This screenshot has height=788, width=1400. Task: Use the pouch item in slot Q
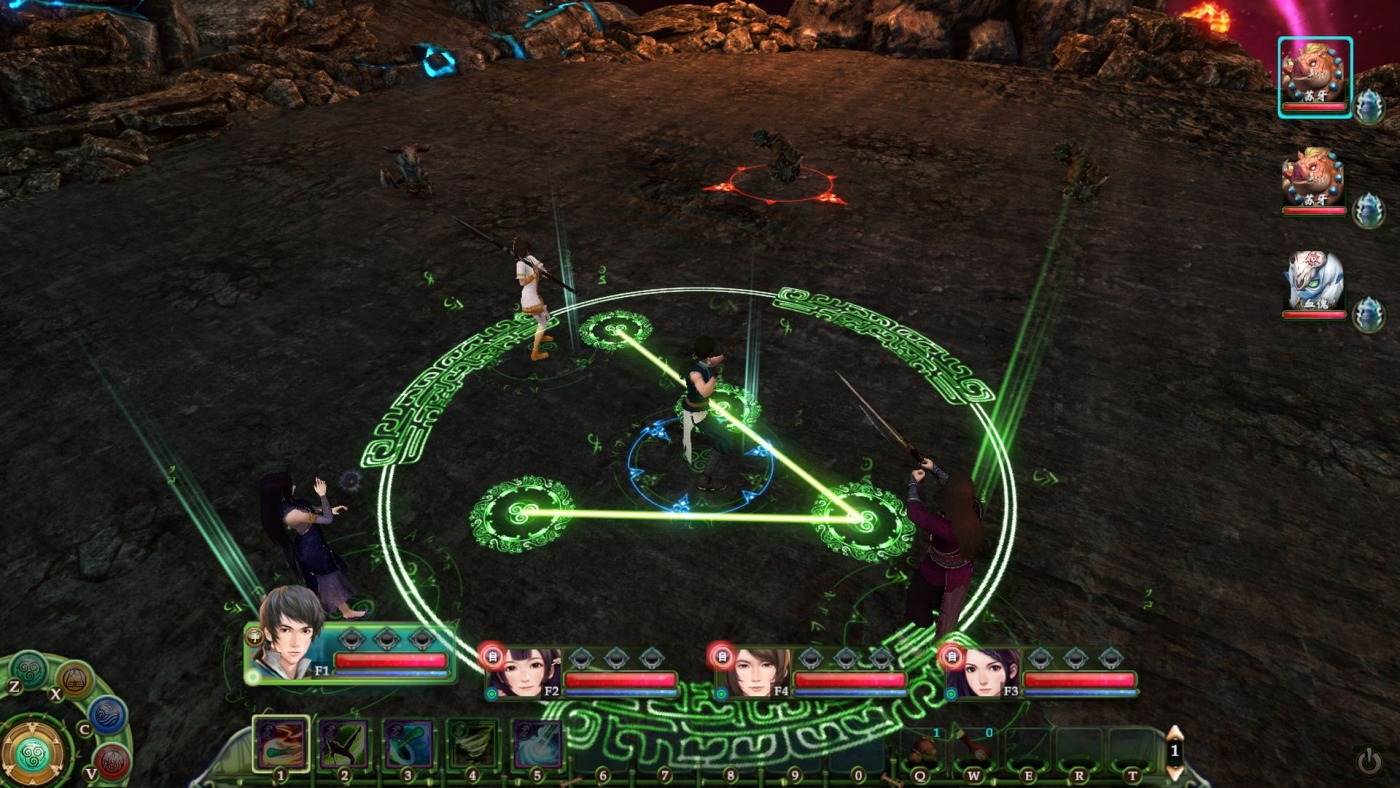tap(924, 750)
